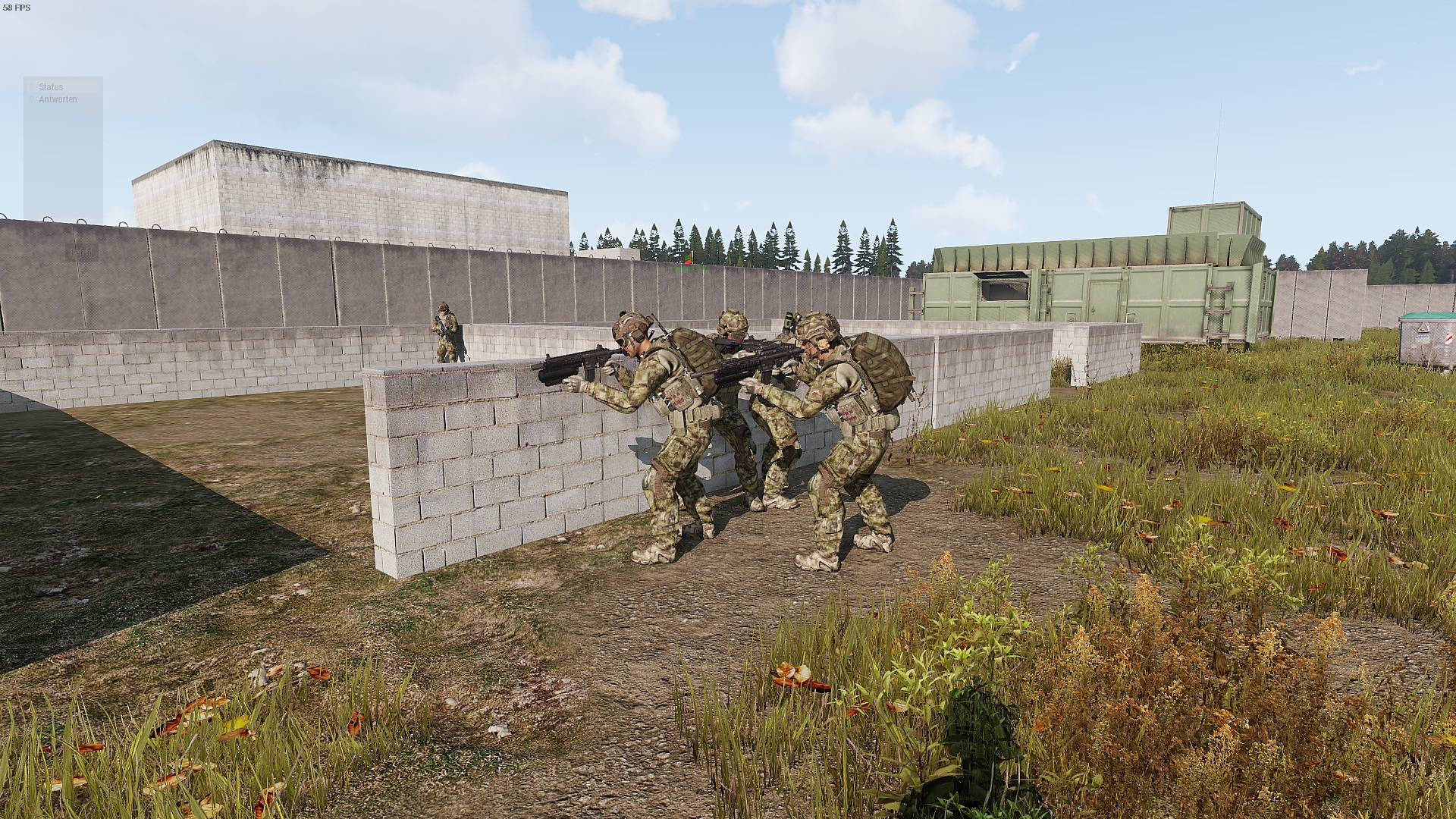Click the Befehl command label
Screen dimensions: 1456x819
click(x=82, y=253)
